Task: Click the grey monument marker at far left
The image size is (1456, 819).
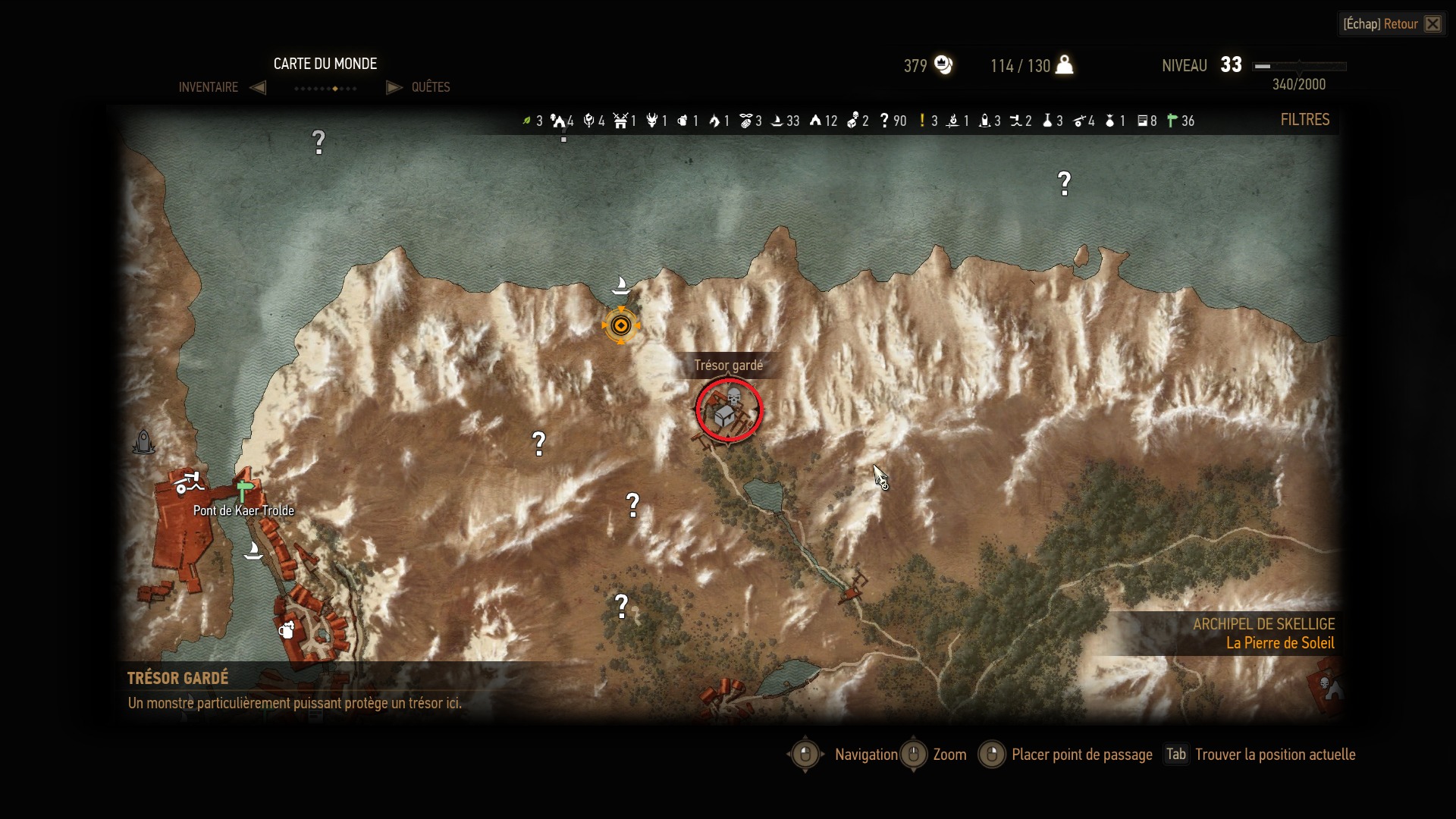Action: (143, 442)
